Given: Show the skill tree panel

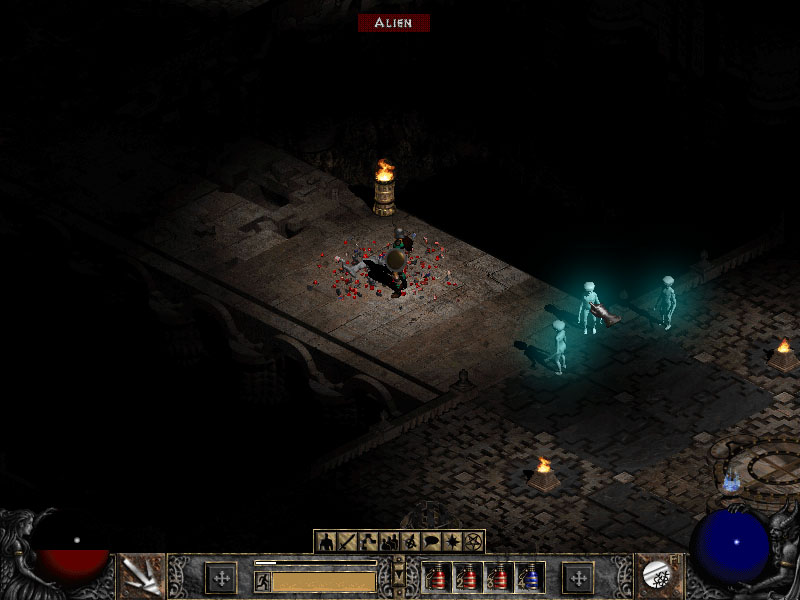Looking at the screenshot, I should point(368,542).
